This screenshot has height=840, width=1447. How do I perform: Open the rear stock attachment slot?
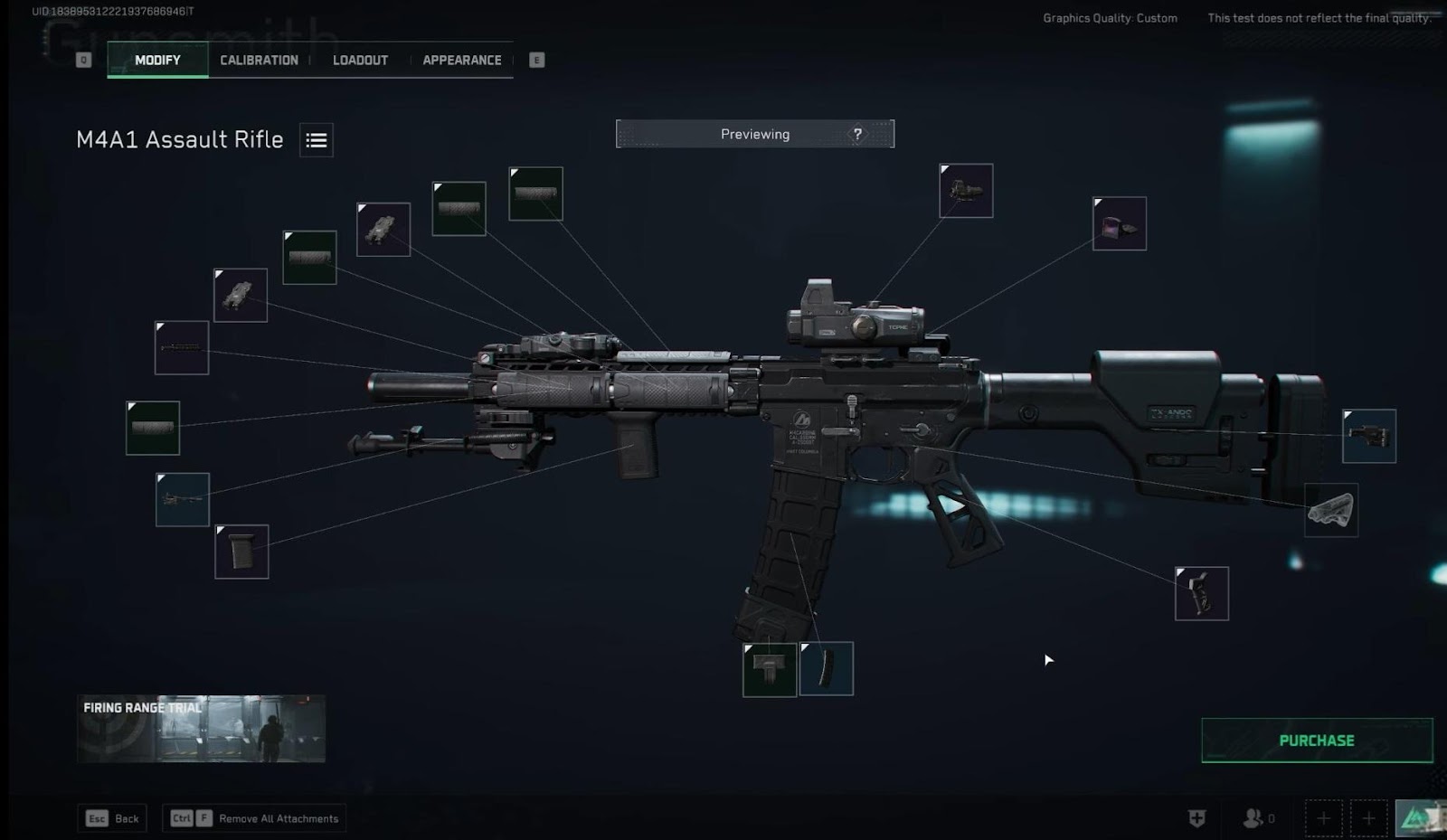[1368, 436]
